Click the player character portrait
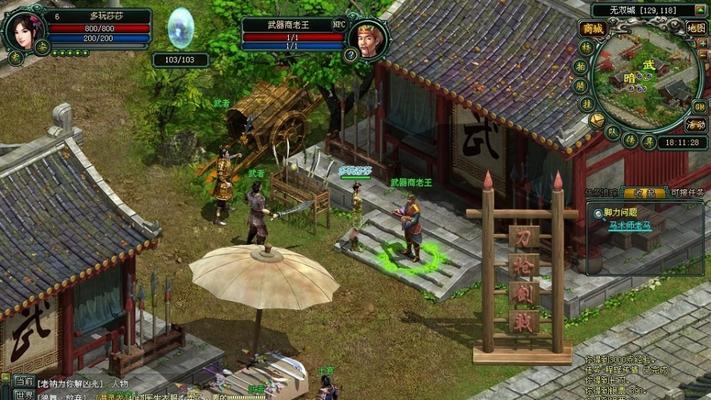711x400 pixels. tap(22, 32)
